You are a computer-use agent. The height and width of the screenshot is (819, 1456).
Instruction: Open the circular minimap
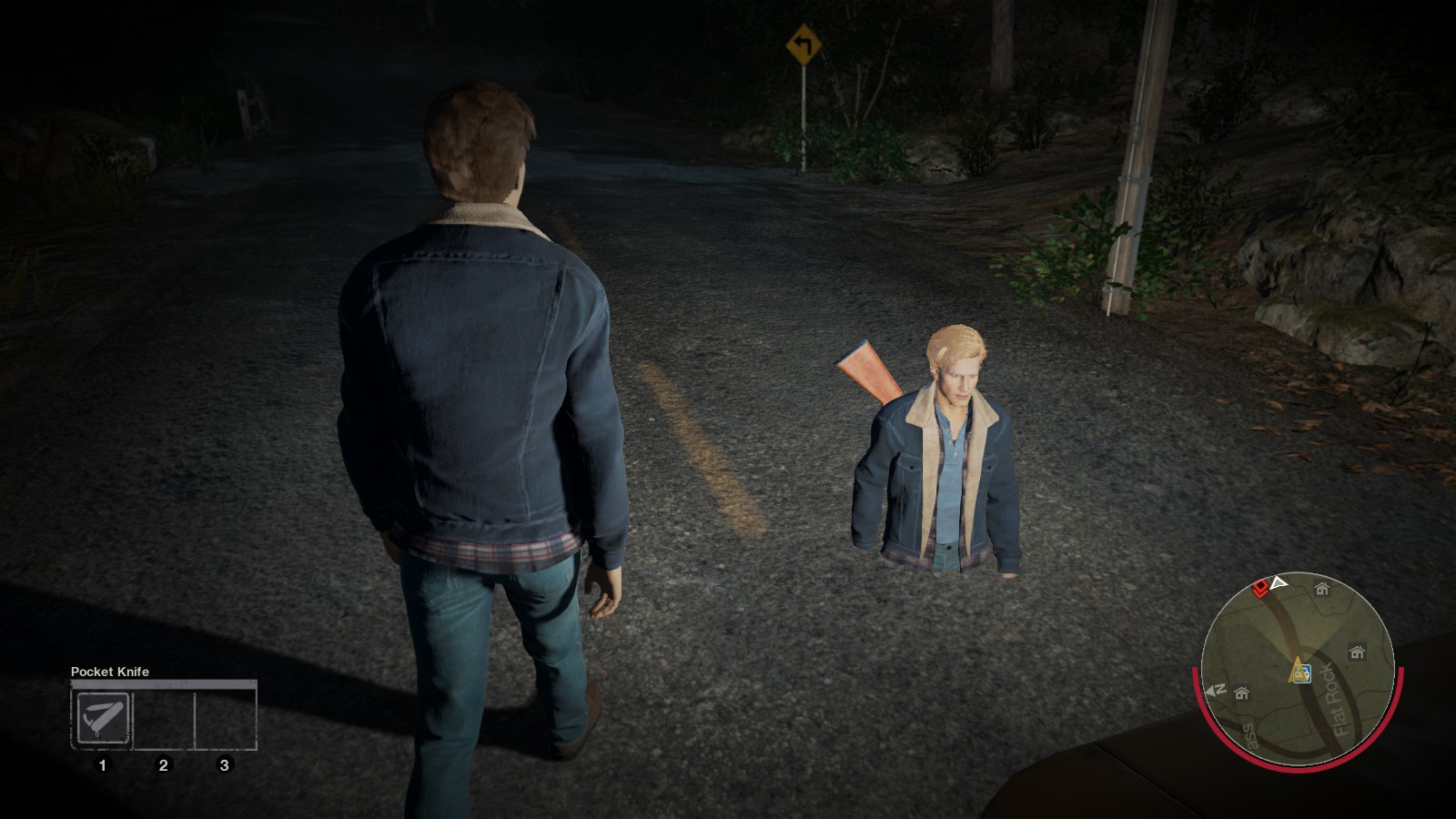tap(1298, 671)
